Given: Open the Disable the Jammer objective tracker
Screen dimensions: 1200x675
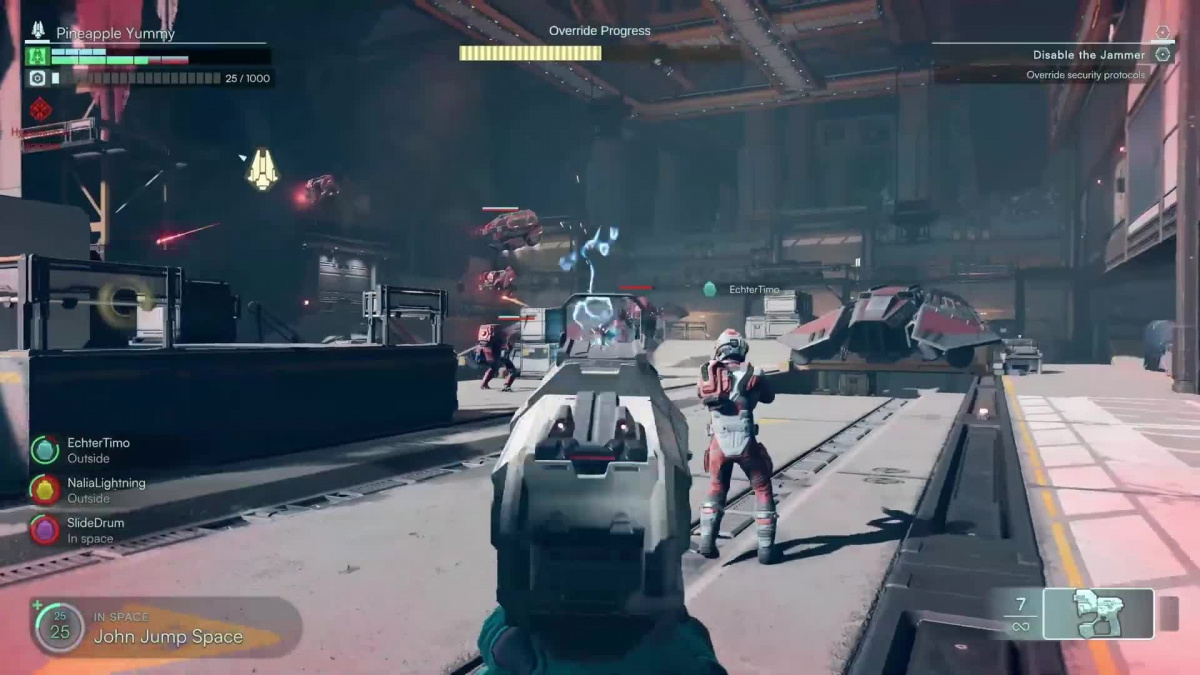Looking at the screenshot, I should coord(1089,55).
